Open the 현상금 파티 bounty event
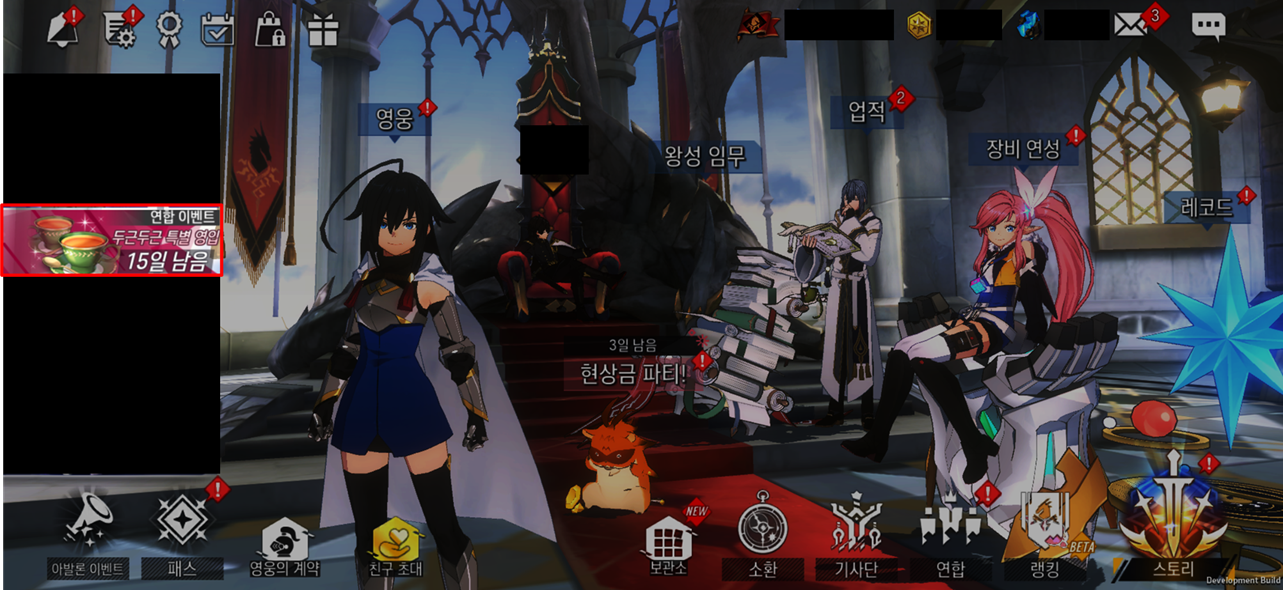 [634, 374]
